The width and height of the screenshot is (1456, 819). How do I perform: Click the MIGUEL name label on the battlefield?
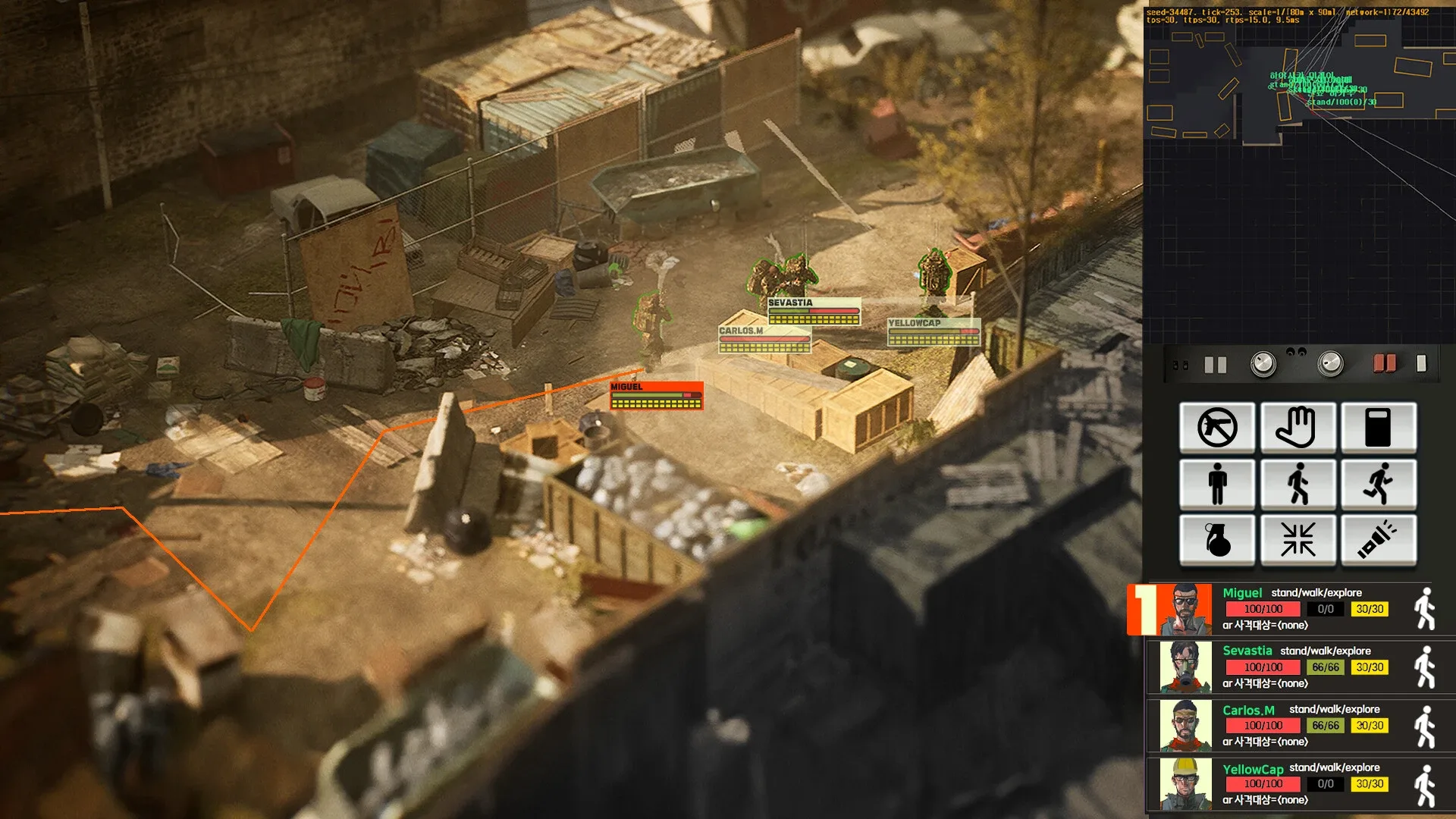(626, 387)
